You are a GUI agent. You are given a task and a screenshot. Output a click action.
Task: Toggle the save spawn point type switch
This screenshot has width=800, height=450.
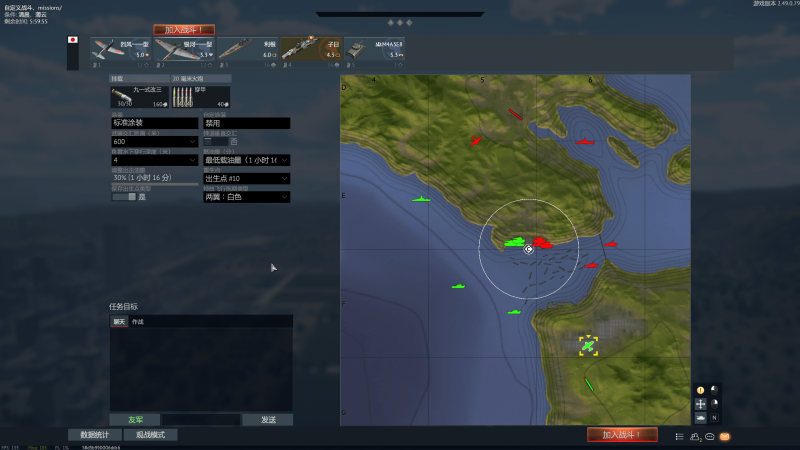pos(123,197)
